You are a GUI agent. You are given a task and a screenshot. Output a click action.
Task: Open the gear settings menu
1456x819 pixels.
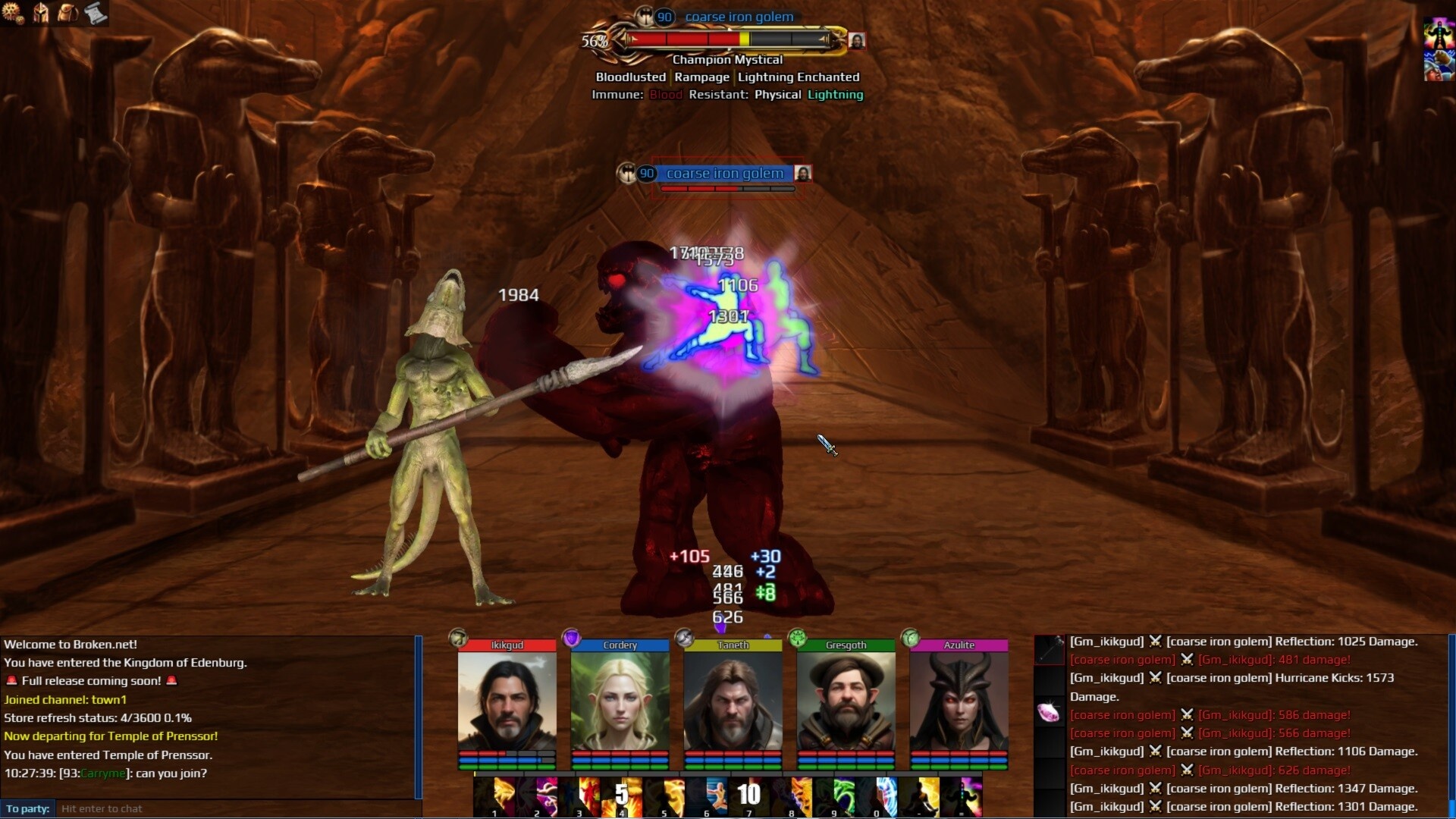[13, 12]
